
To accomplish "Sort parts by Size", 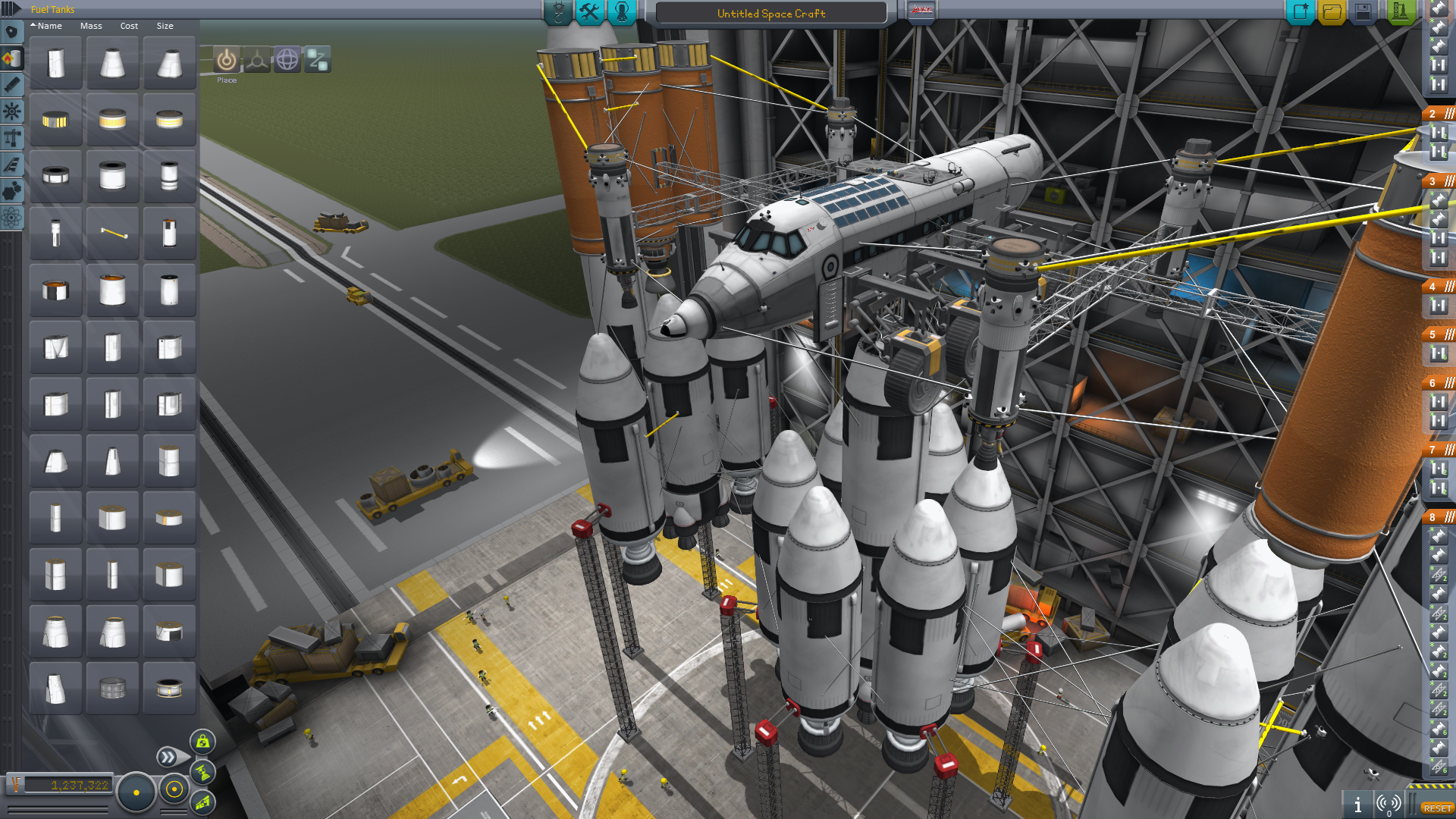I will click(165, 26).
